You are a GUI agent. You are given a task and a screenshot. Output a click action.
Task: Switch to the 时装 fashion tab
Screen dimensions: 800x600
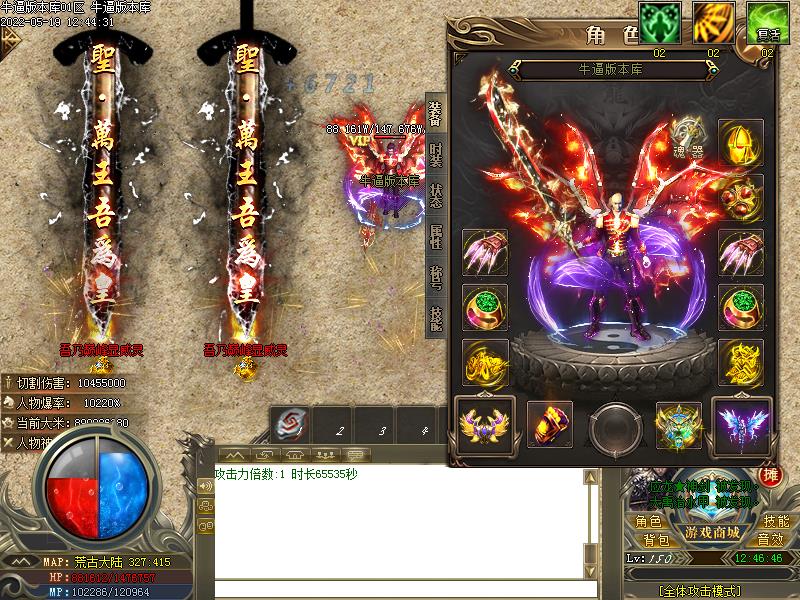[x=435, y=155]
